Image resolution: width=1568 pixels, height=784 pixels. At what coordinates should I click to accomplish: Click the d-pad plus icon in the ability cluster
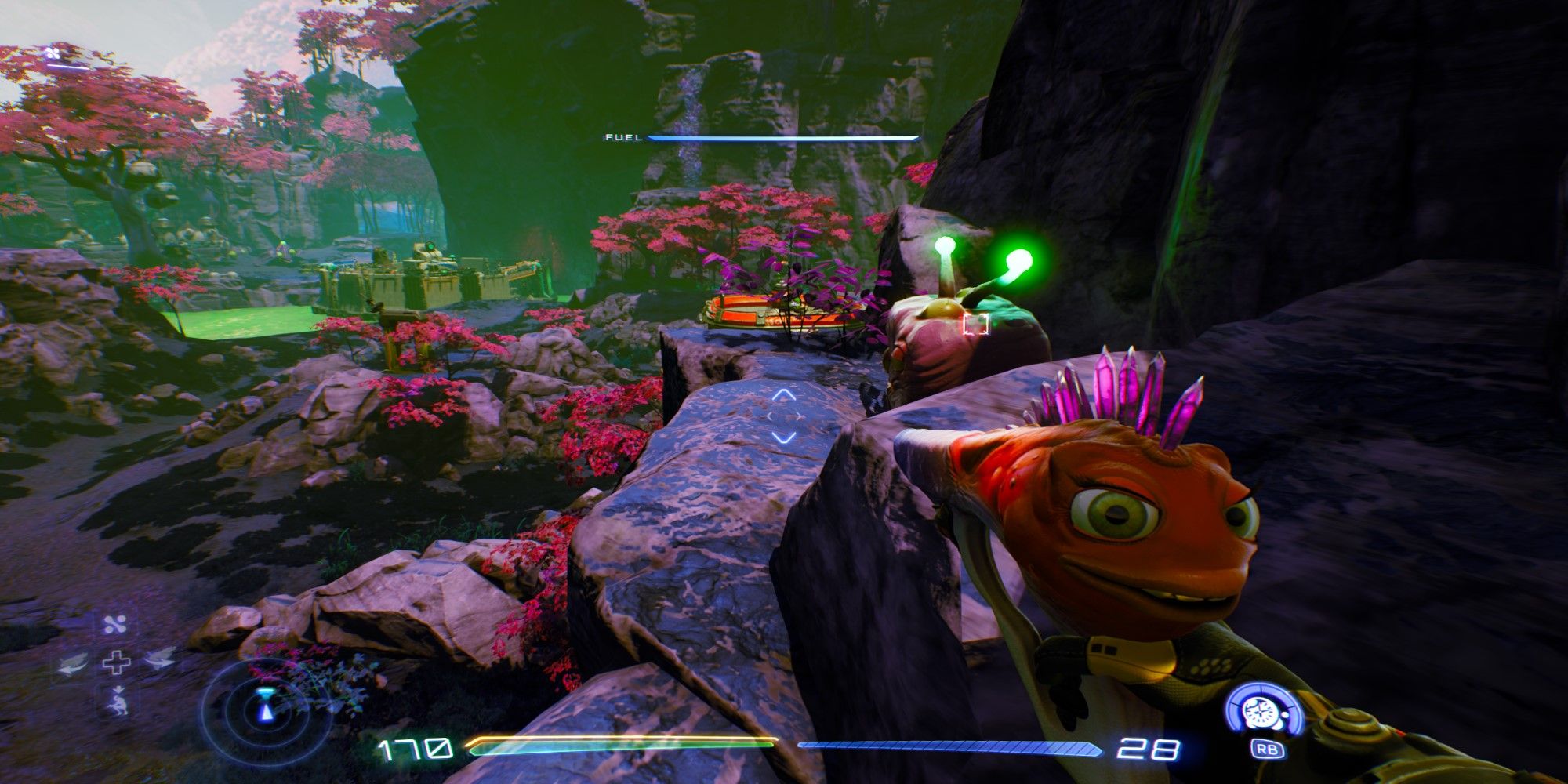coord(116,662)
